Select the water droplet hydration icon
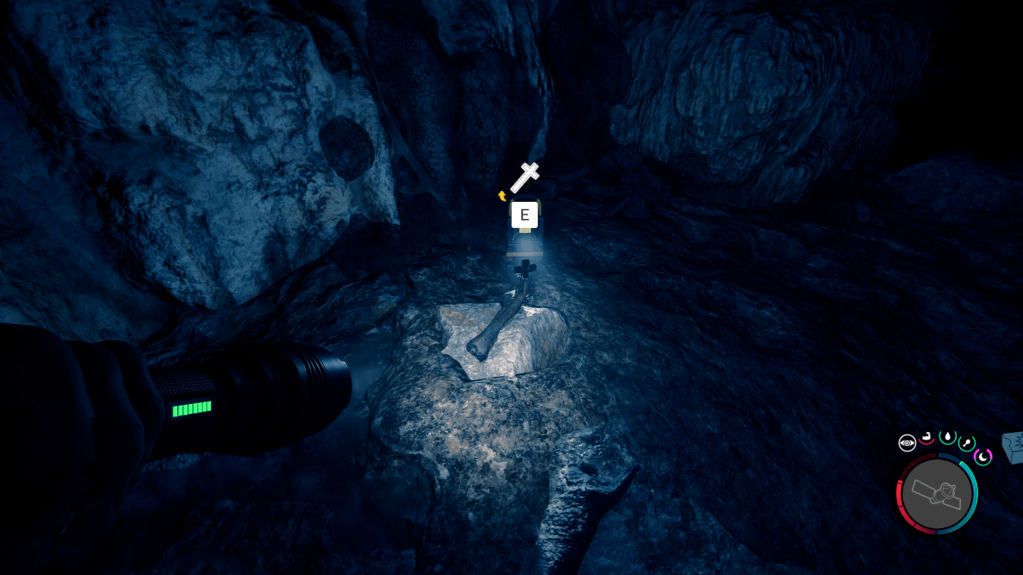 [948, 437]
